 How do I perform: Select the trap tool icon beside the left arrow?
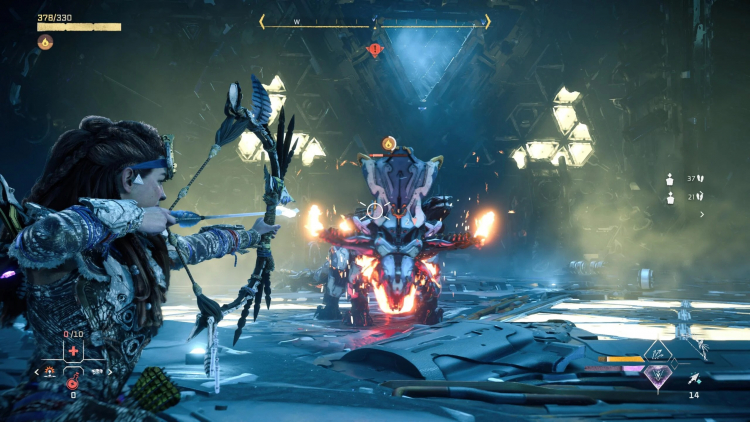pyautogui.click(x=50, y=371)
